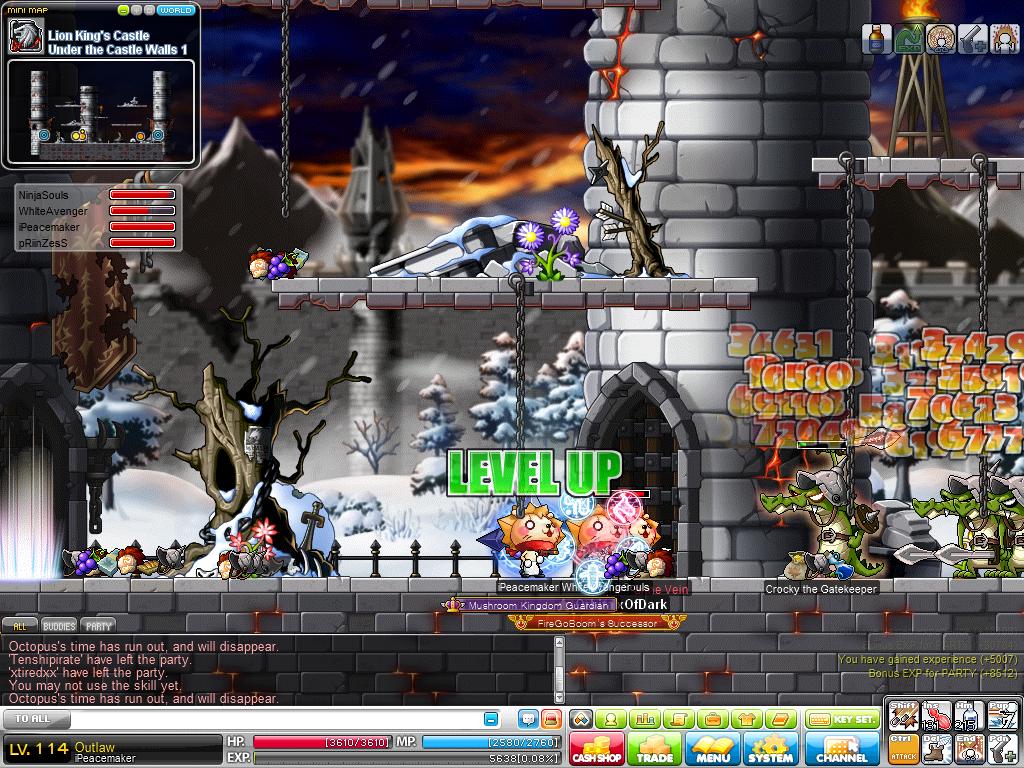This screenshot has width=1024, height=768.
Task: Open the To All chat target selector
Action: pyautogui.click(x=28, y=718)
